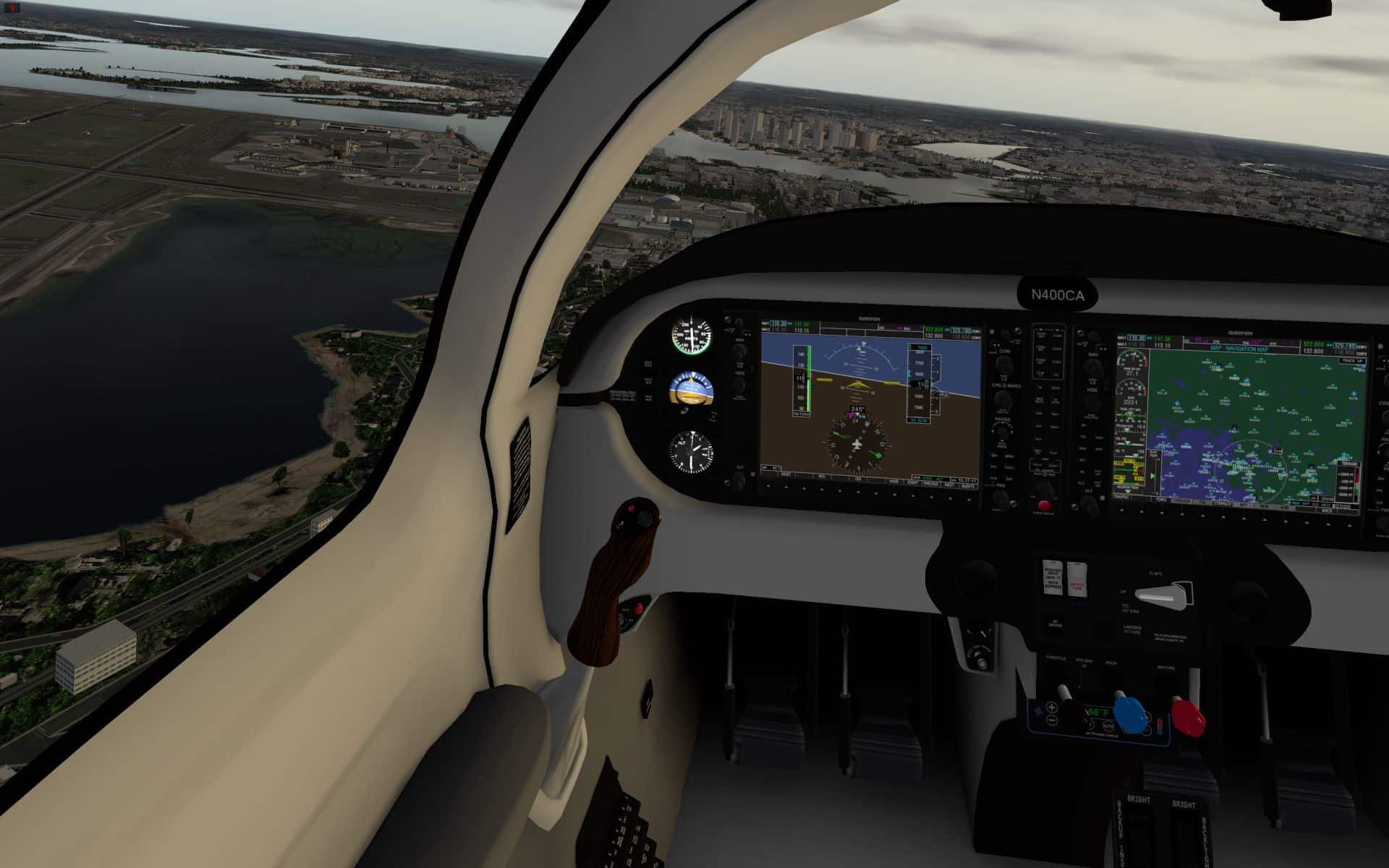Increase fan speed with the plus button
Viewport: 1389px width, 868px height.
(x=1051, y=707)
